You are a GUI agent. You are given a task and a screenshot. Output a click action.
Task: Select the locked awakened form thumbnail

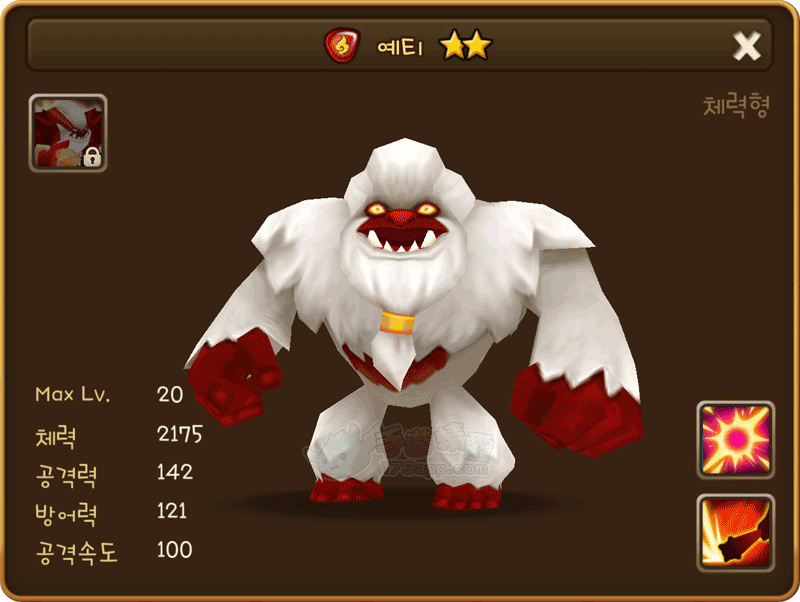[x=68, y=133]
